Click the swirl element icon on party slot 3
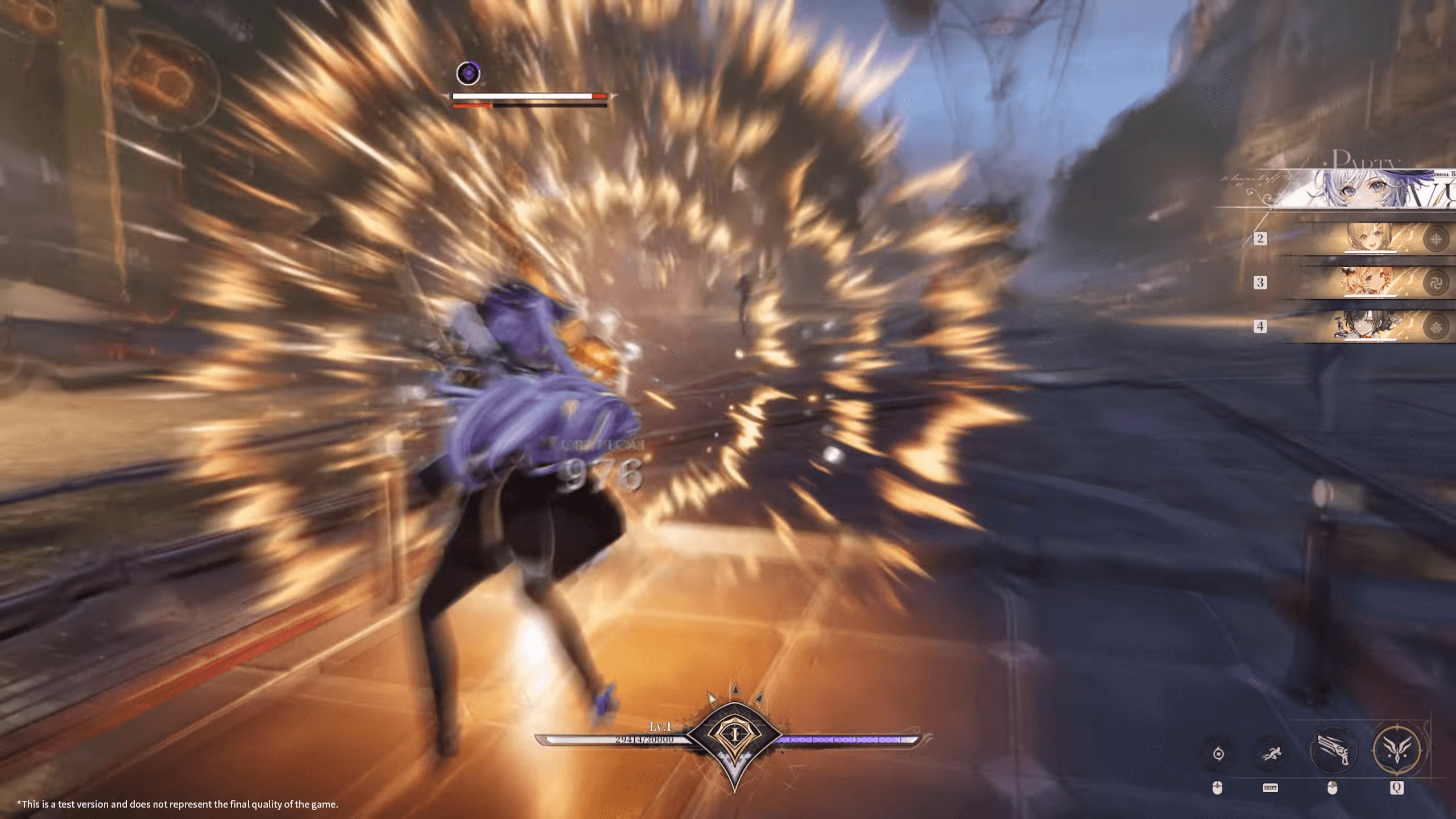Image resolution: width=1456 pixels, height=819 pixels. point(1436,282)
